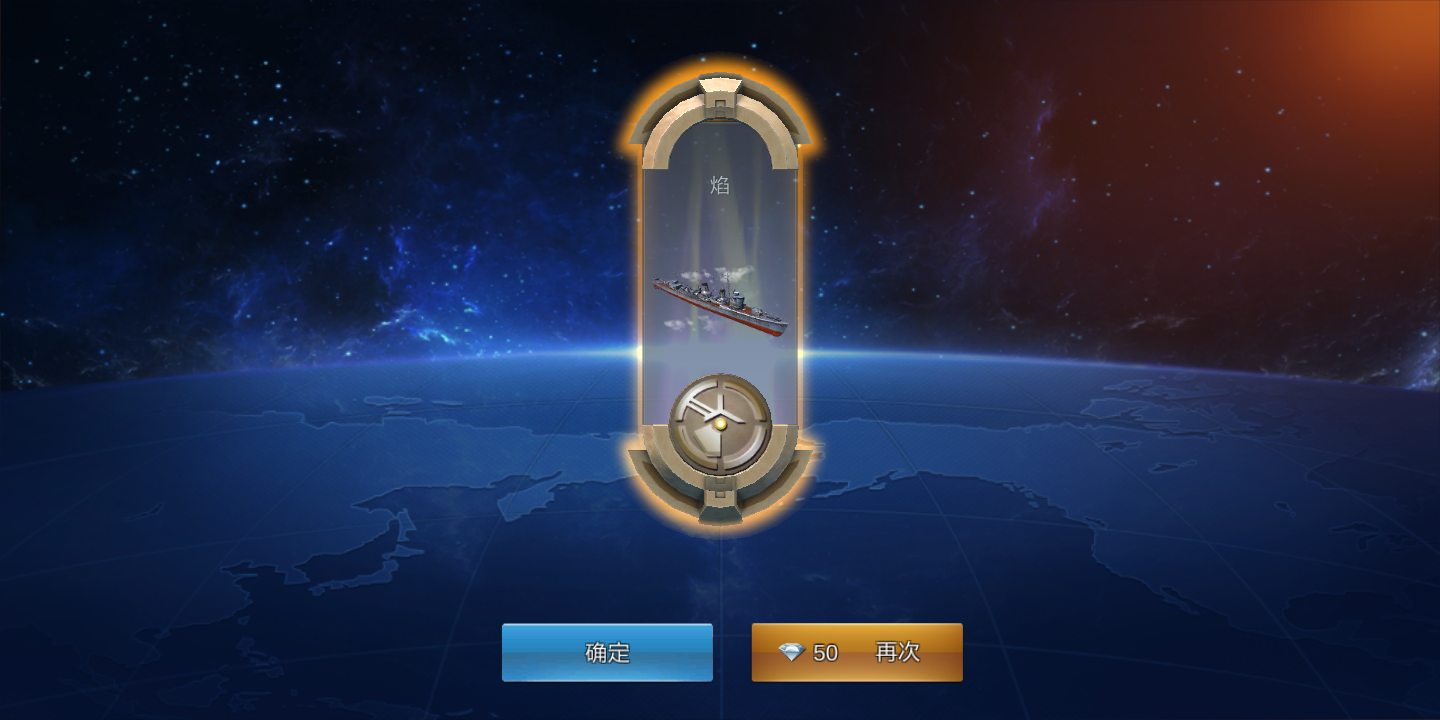Click the center hub of the helm wheel
1440x720 pixels.
click(718, 425)
